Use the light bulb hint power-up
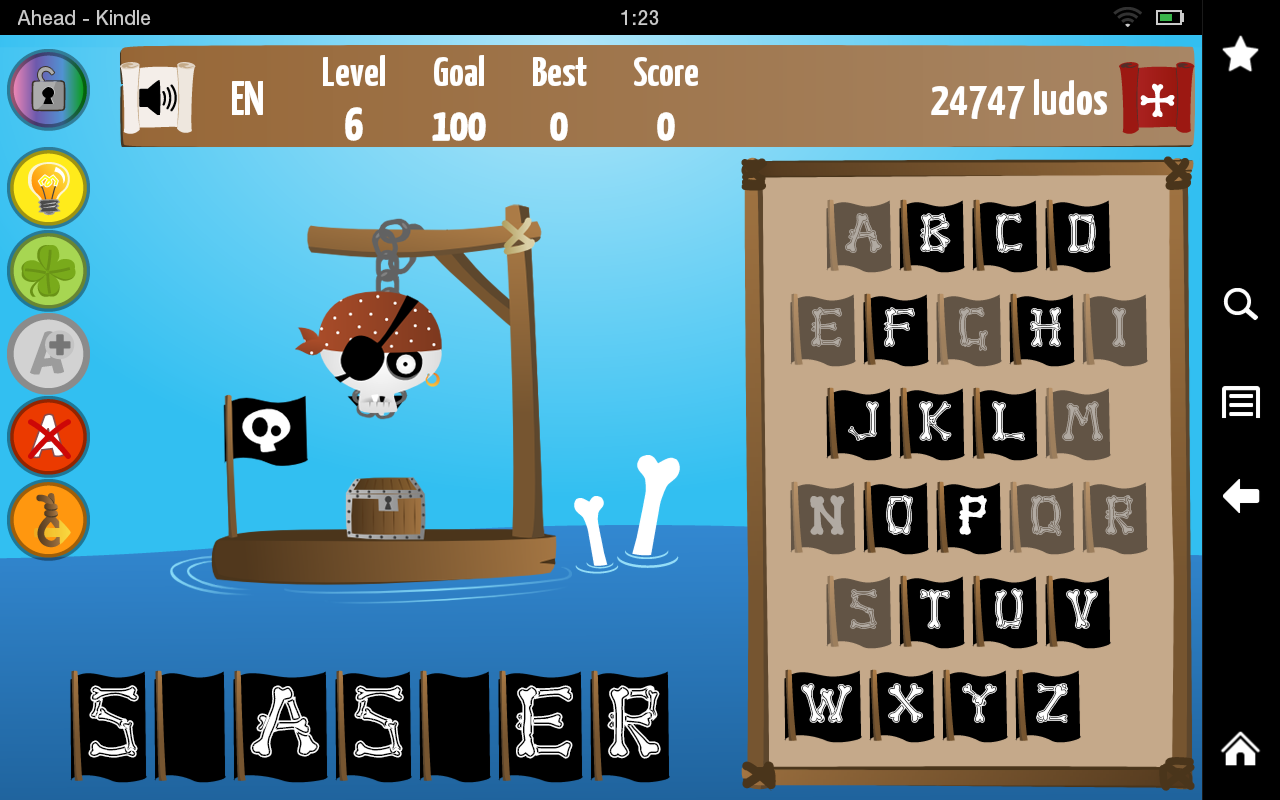This screenshot has height=800, width=1280. [48, 187]
